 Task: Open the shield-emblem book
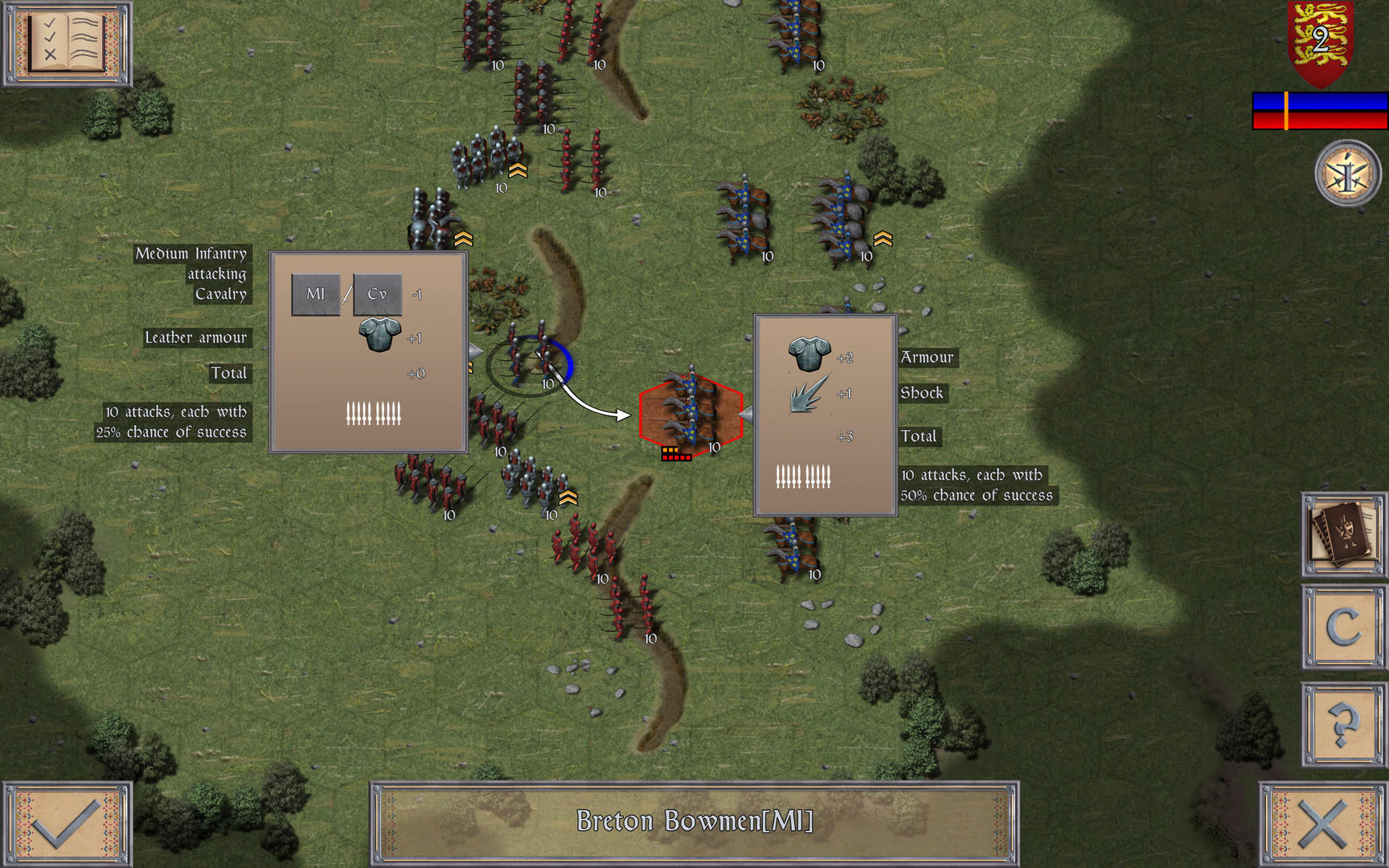click(x=1343, y=534)
